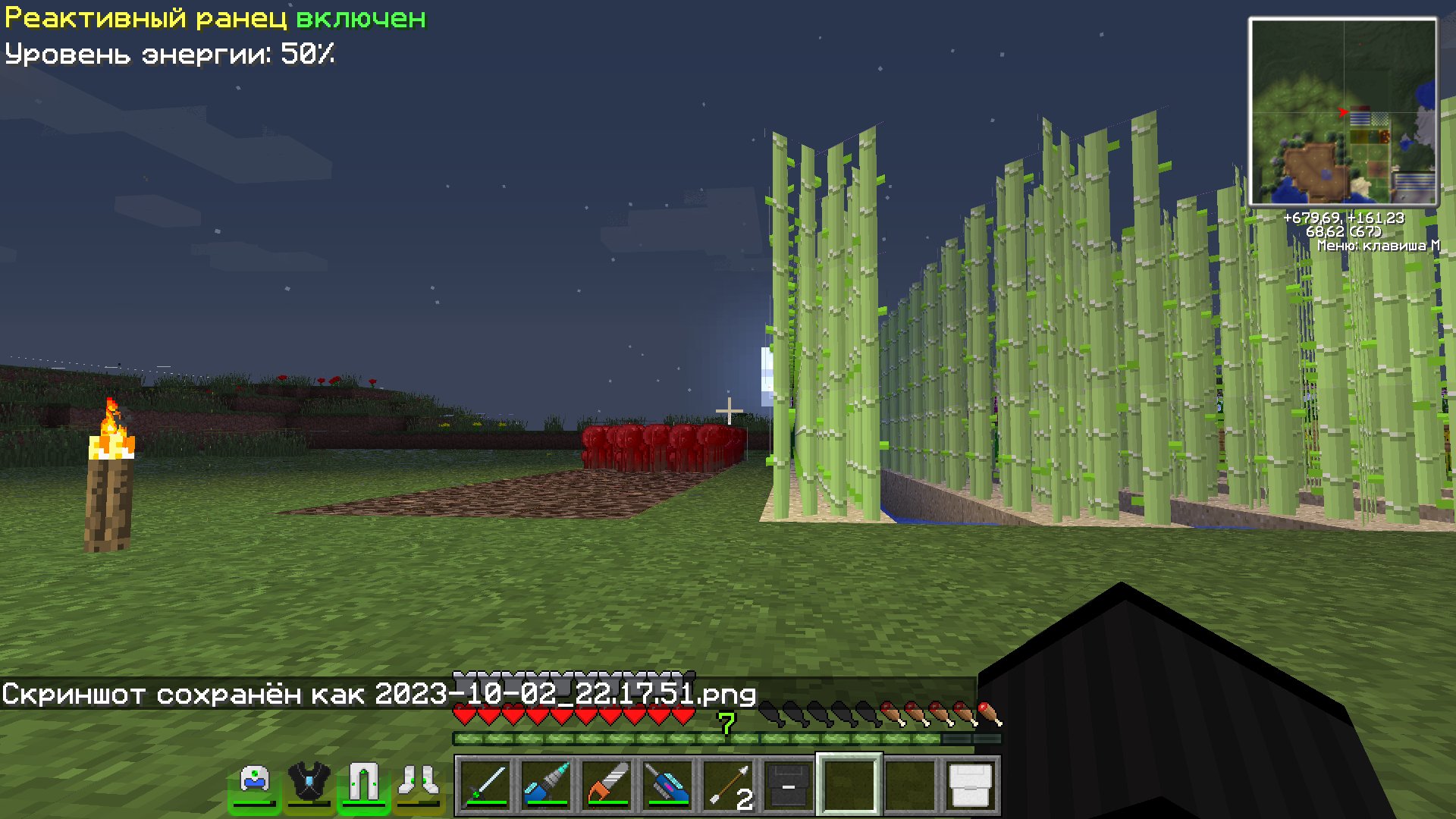
Task: Select the blue mining laser slot
Action: point(667,785)
